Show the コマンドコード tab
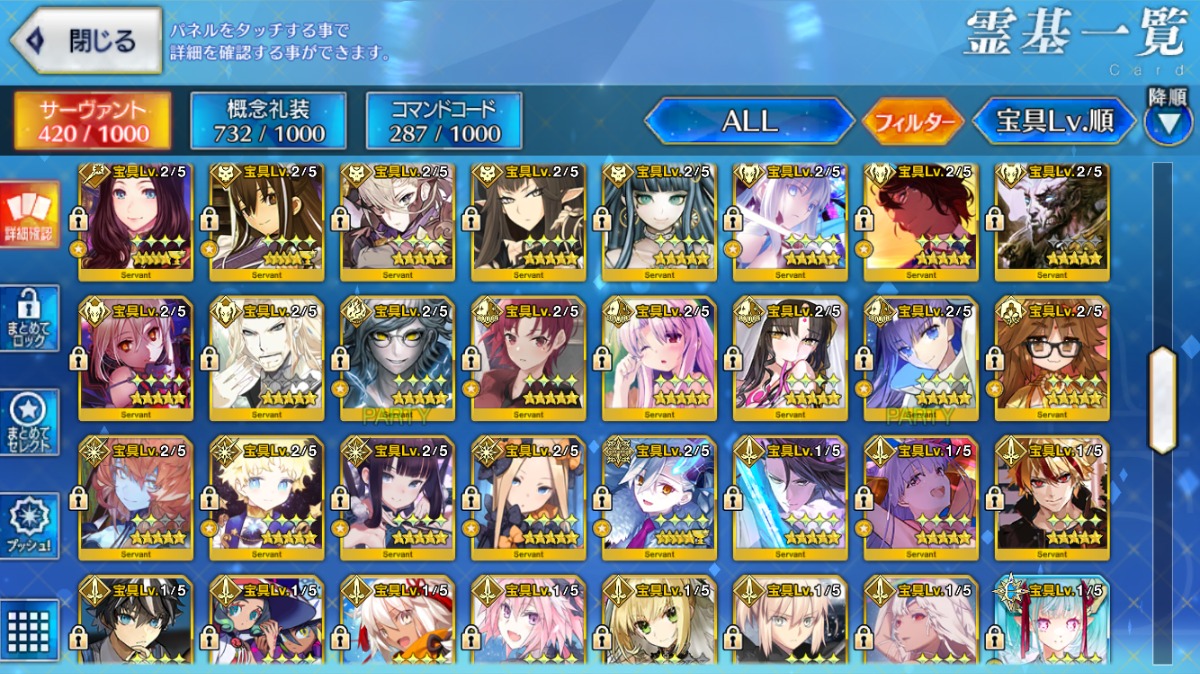 pos(445,122)
